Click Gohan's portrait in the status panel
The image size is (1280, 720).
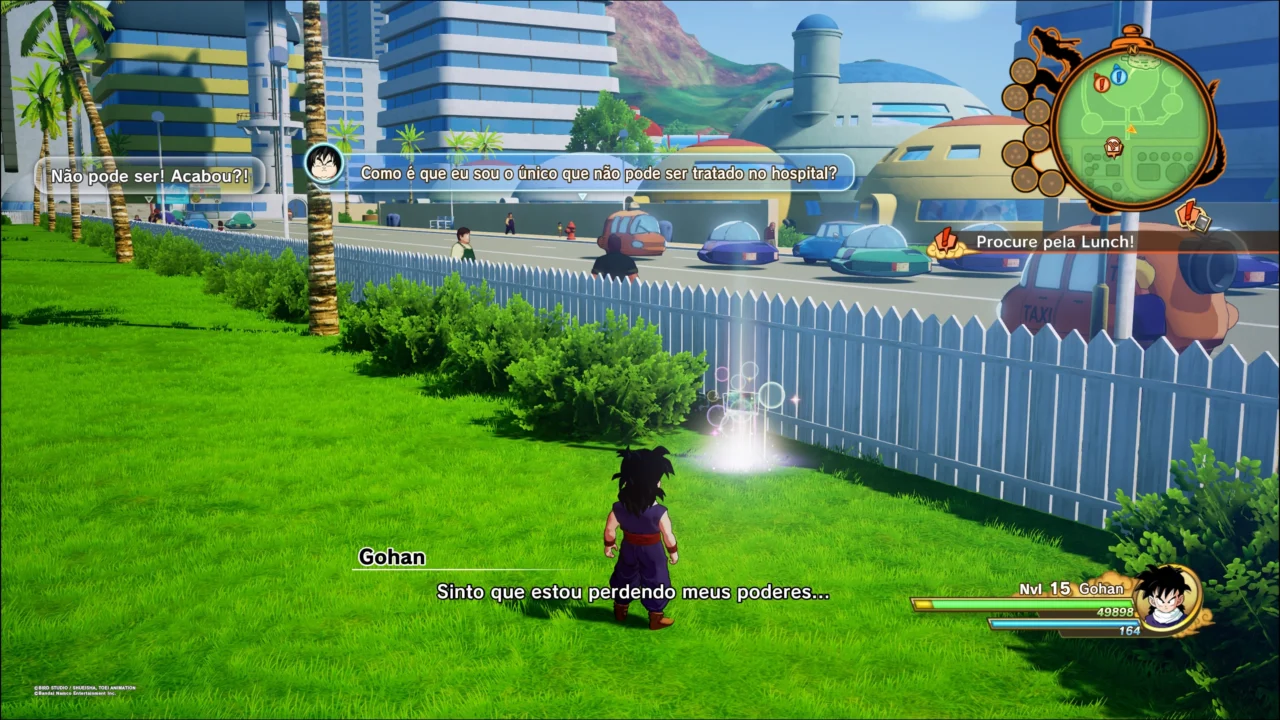(1165, 598)
